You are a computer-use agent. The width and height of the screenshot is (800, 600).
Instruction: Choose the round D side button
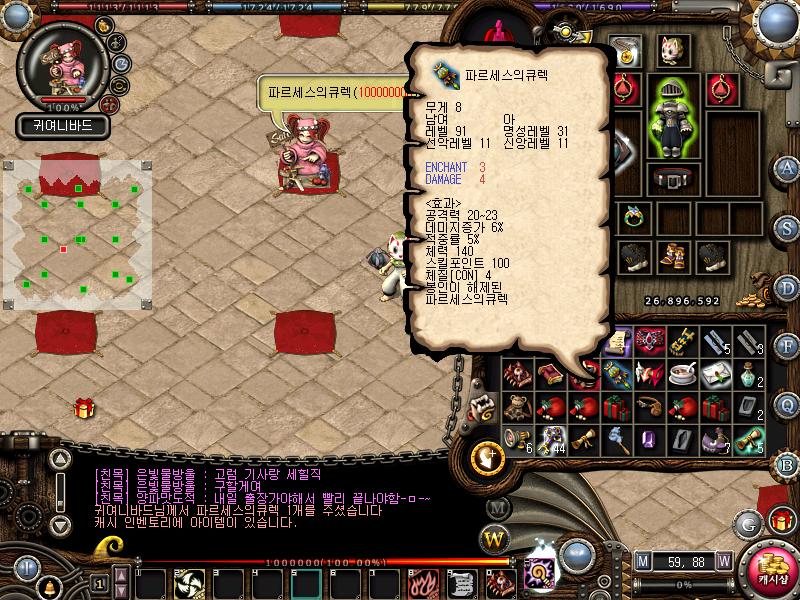[787, 286]
